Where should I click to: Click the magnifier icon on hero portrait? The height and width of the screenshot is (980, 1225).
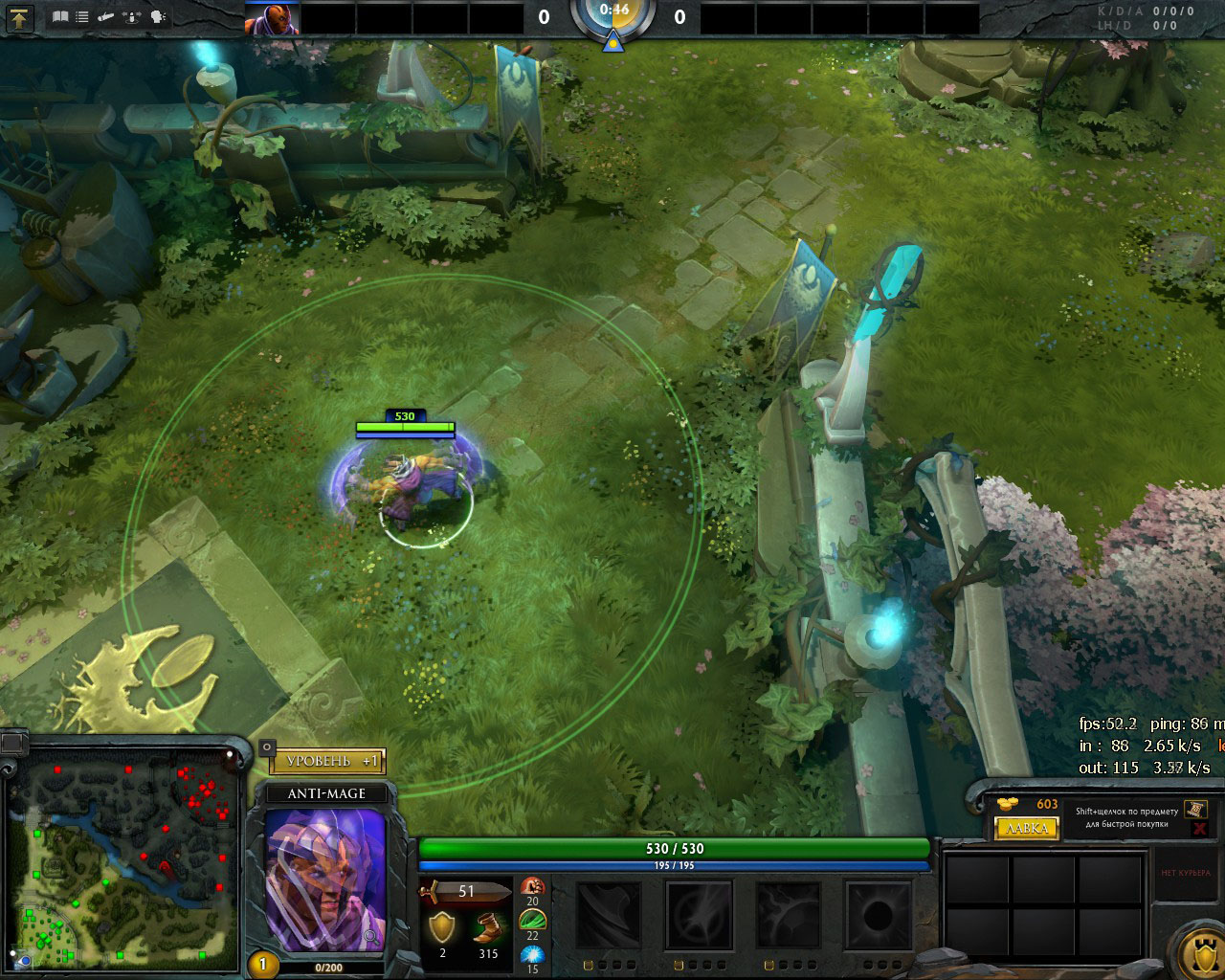(x=268, y=747)
